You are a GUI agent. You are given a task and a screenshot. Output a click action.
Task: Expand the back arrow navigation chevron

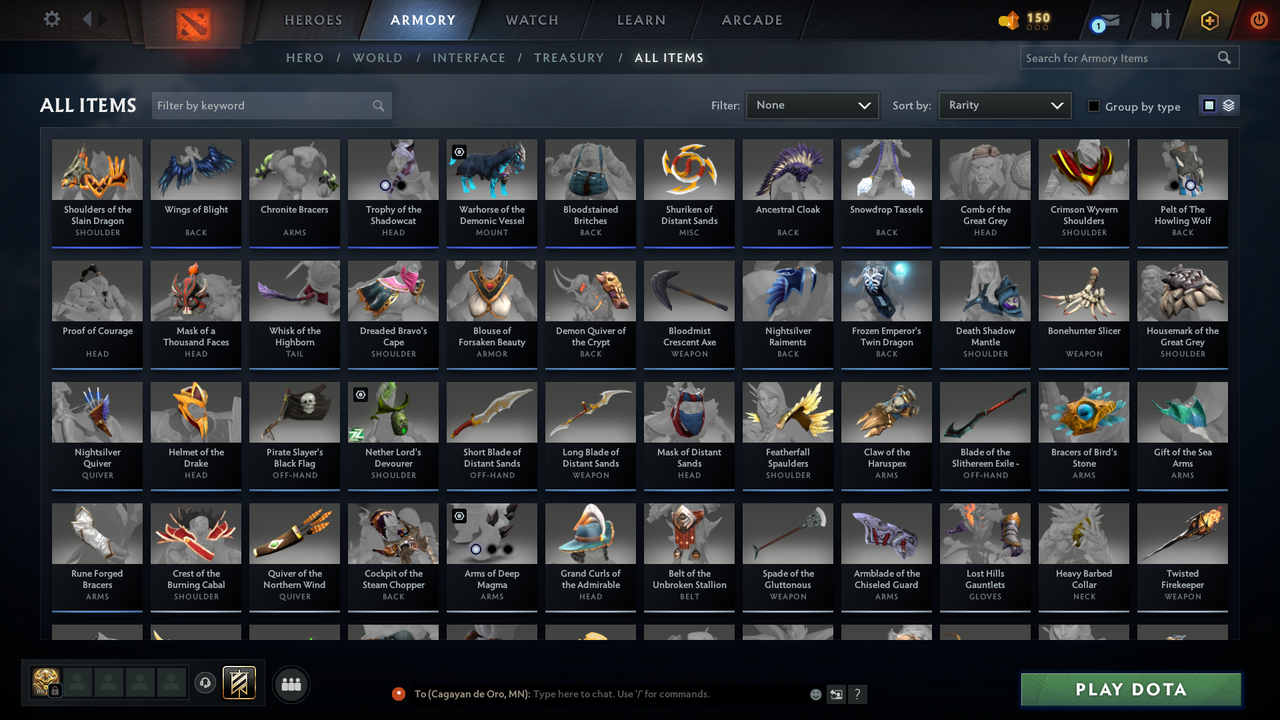[x=87, y=18]
